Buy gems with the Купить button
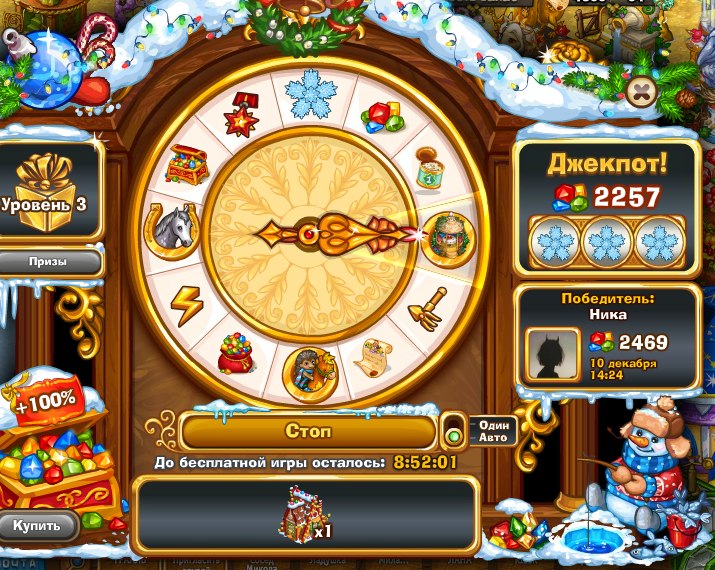The width and height of the screenshot is (715, 570). 37,525
